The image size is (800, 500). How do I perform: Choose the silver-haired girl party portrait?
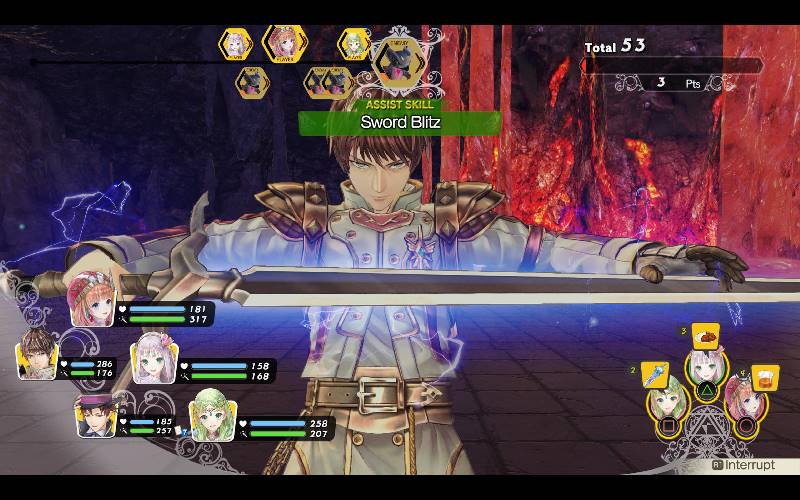tap(154, 361)
